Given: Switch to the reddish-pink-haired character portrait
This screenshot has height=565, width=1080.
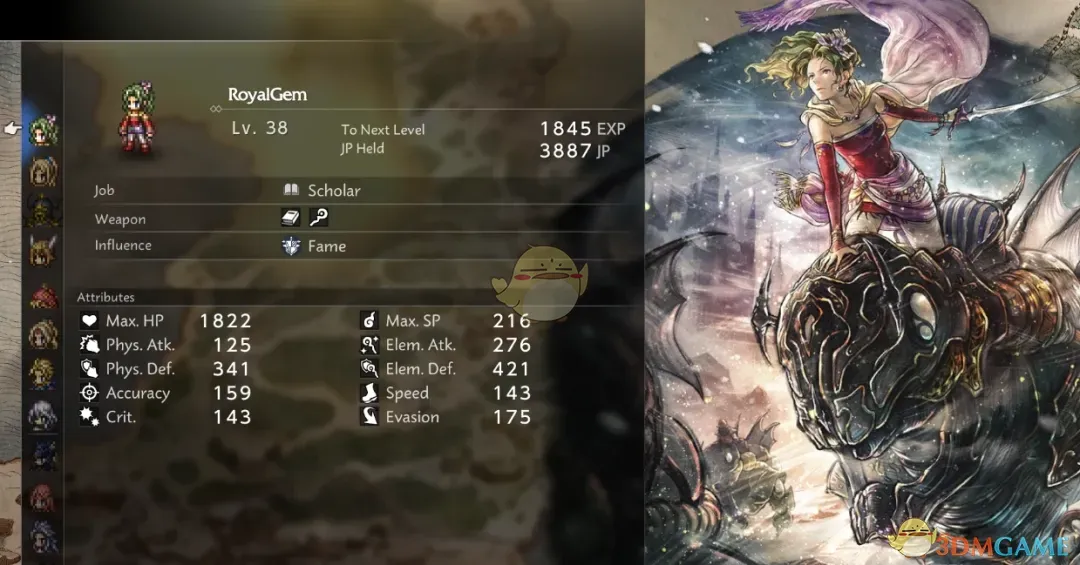Looking at the screenshot, I should [x=44, y=497].
